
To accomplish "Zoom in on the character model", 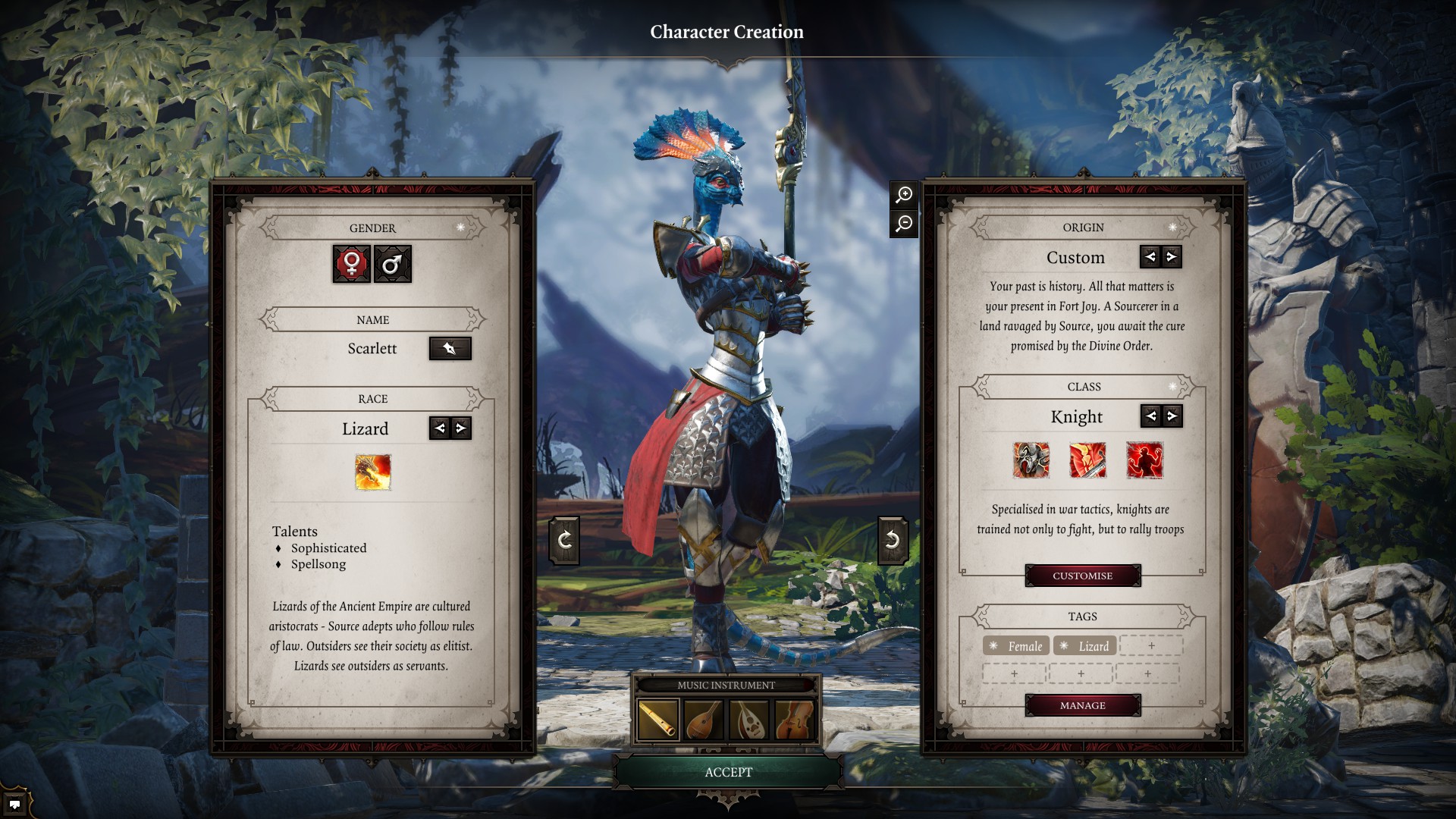I will (x=904, y=195).
